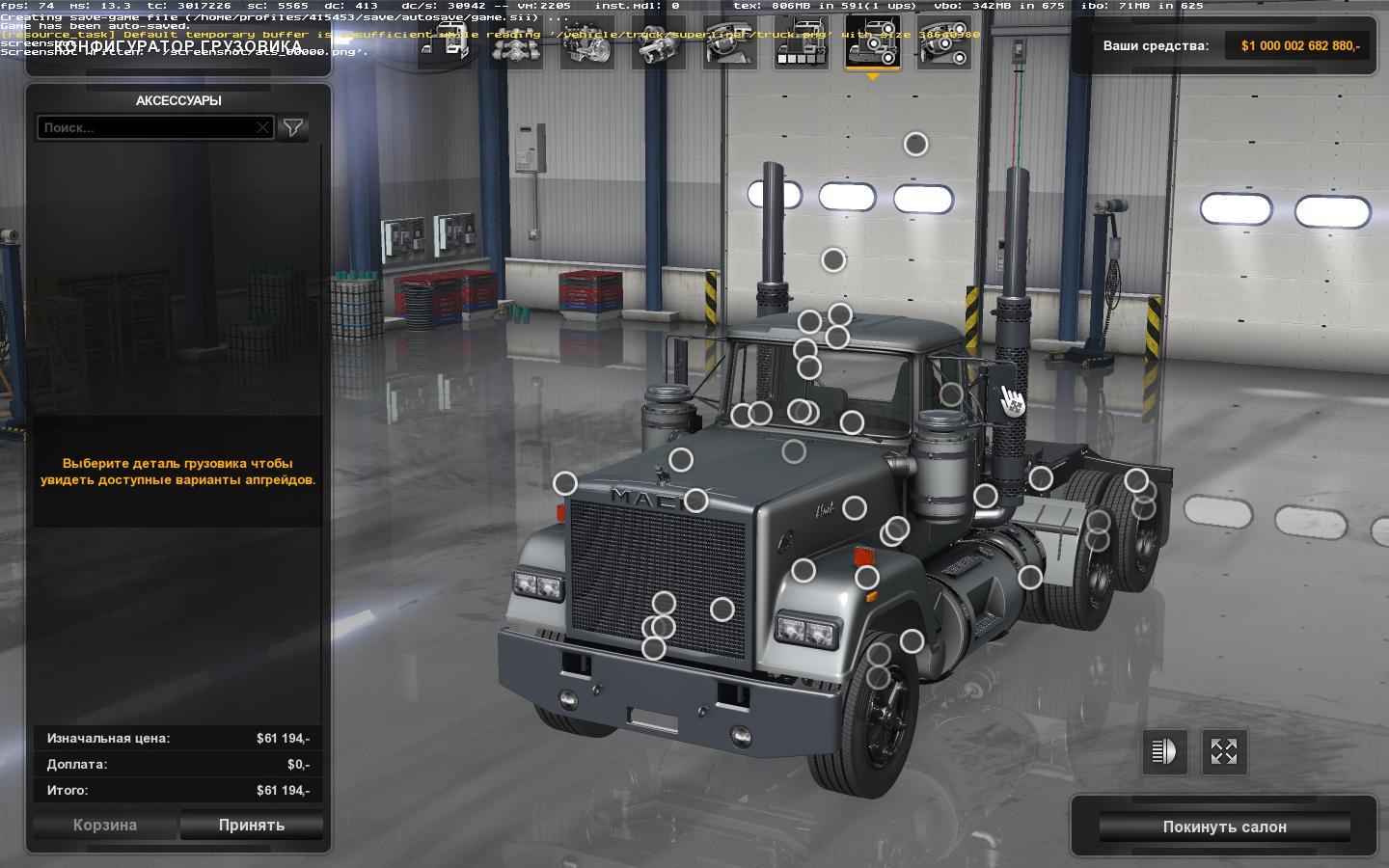This screenshot has width=1389, height=868.
Task: Focus the Поиск search field
Action: click(x=148, y=127)
